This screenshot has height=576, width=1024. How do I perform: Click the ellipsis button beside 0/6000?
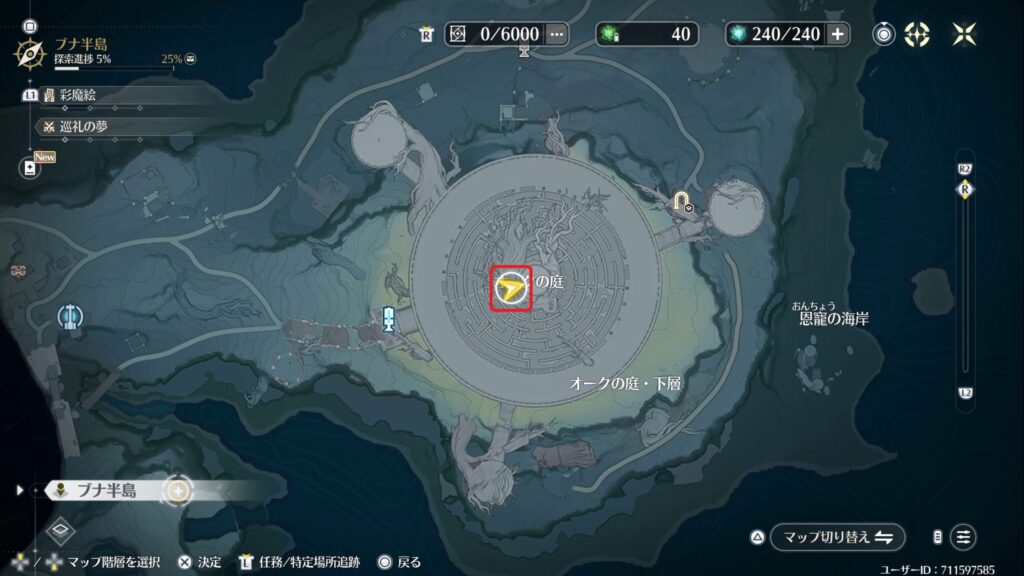pos(557,34)
